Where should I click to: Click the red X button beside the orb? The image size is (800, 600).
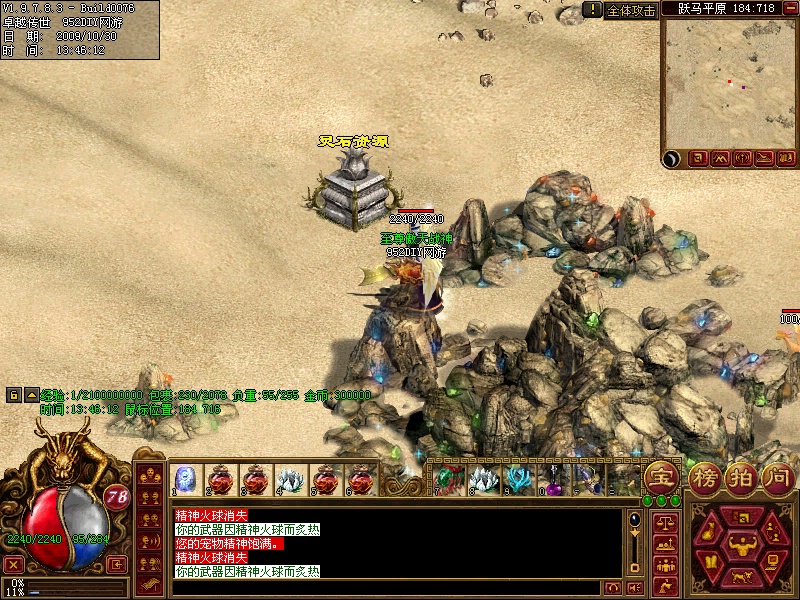click(x=14, y=564)
